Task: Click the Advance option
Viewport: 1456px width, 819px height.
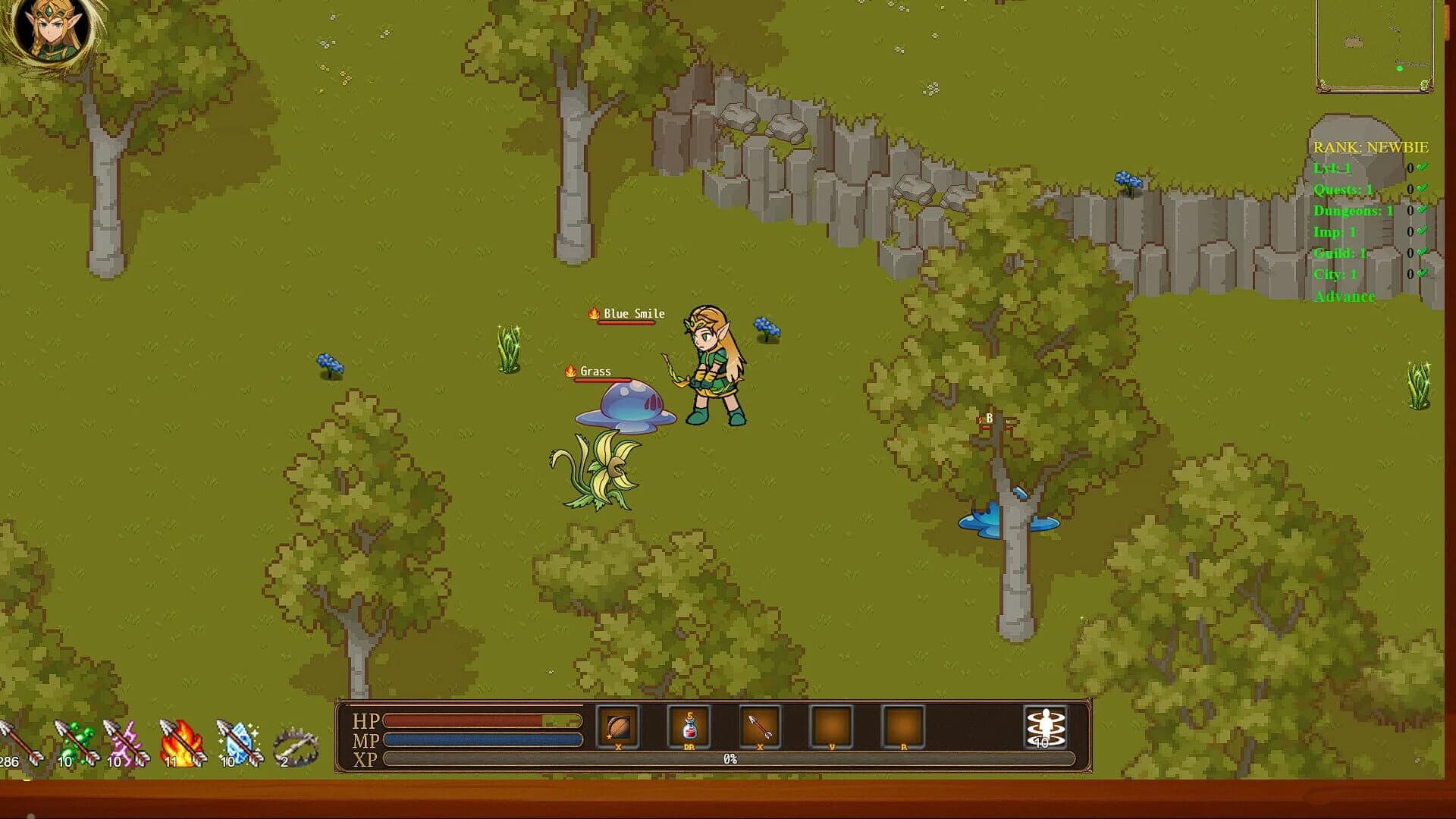Action: point(1344,297)
